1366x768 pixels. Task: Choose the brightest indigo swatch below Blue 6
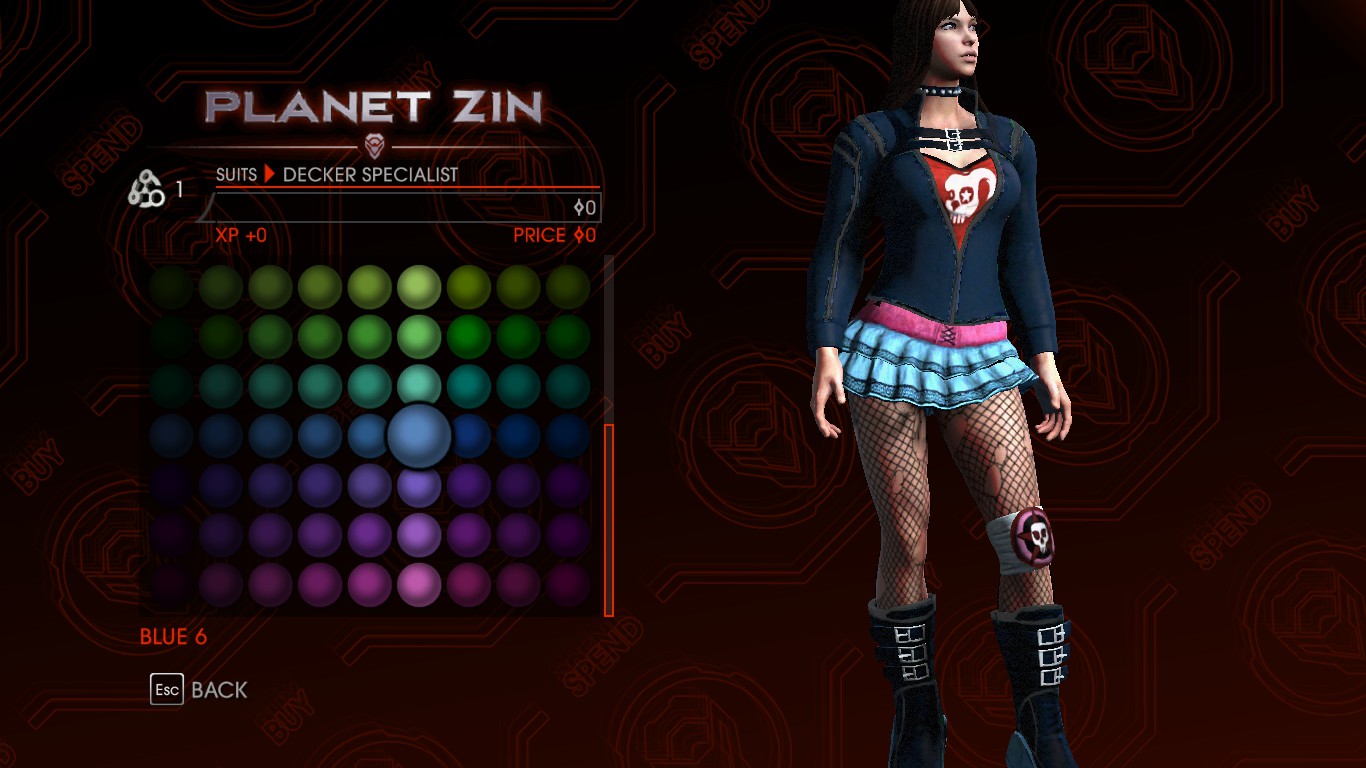[x=420, y=485]
